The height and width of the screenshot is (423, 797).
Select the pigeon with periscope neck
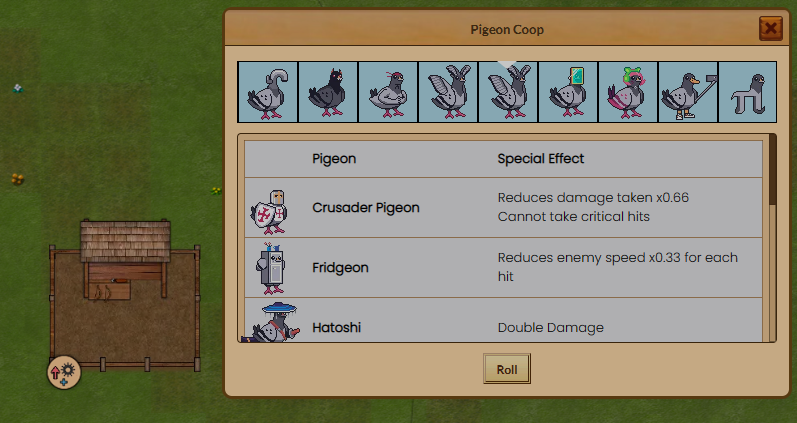coord(267,92)
